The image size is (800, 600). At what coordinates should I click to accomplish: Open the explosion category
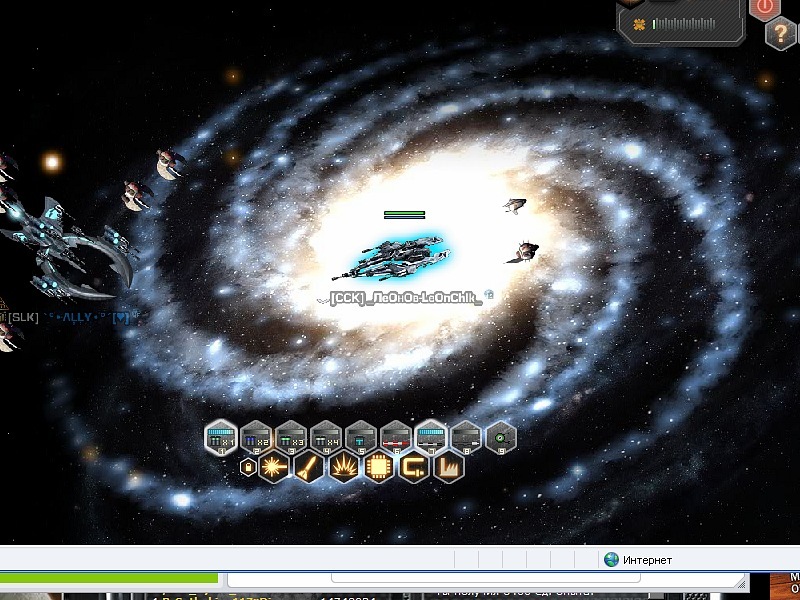click(x=344, y=466)
